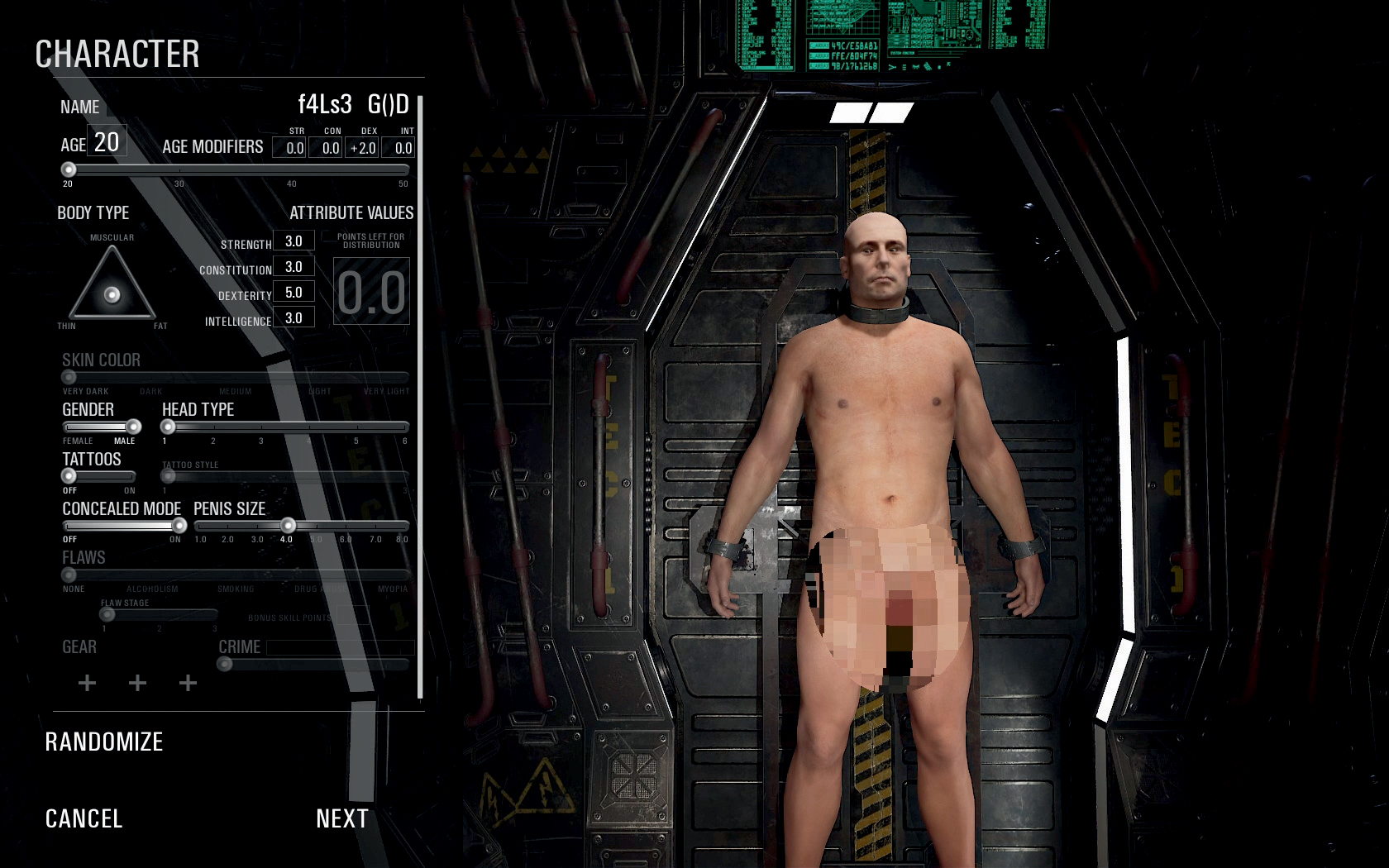Switch the gender slider to Female
The height and width of the screenshot is (868, 1389).
pos(69,427)
